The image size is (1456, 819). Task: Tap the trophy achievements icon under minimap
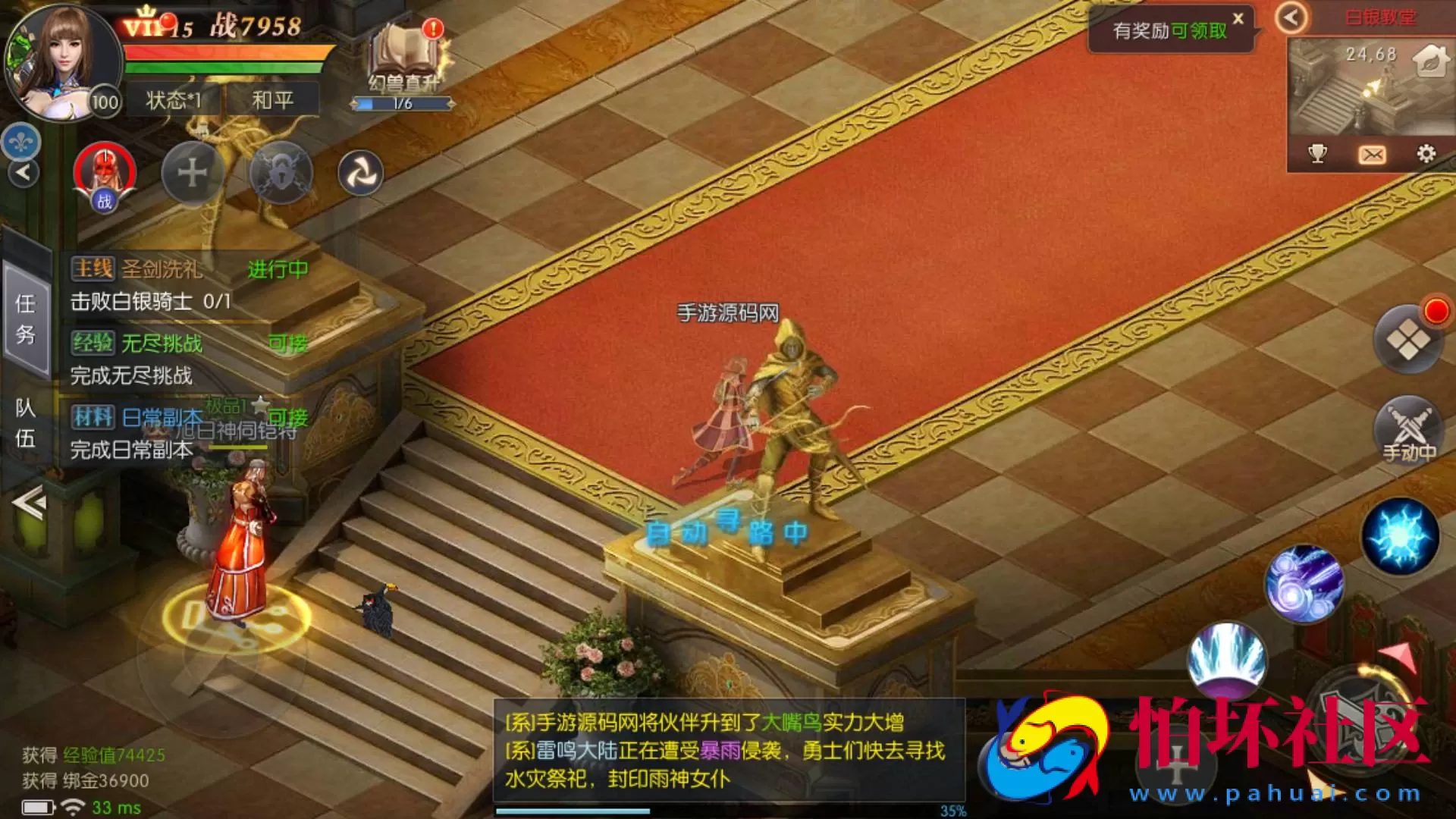1319,152
